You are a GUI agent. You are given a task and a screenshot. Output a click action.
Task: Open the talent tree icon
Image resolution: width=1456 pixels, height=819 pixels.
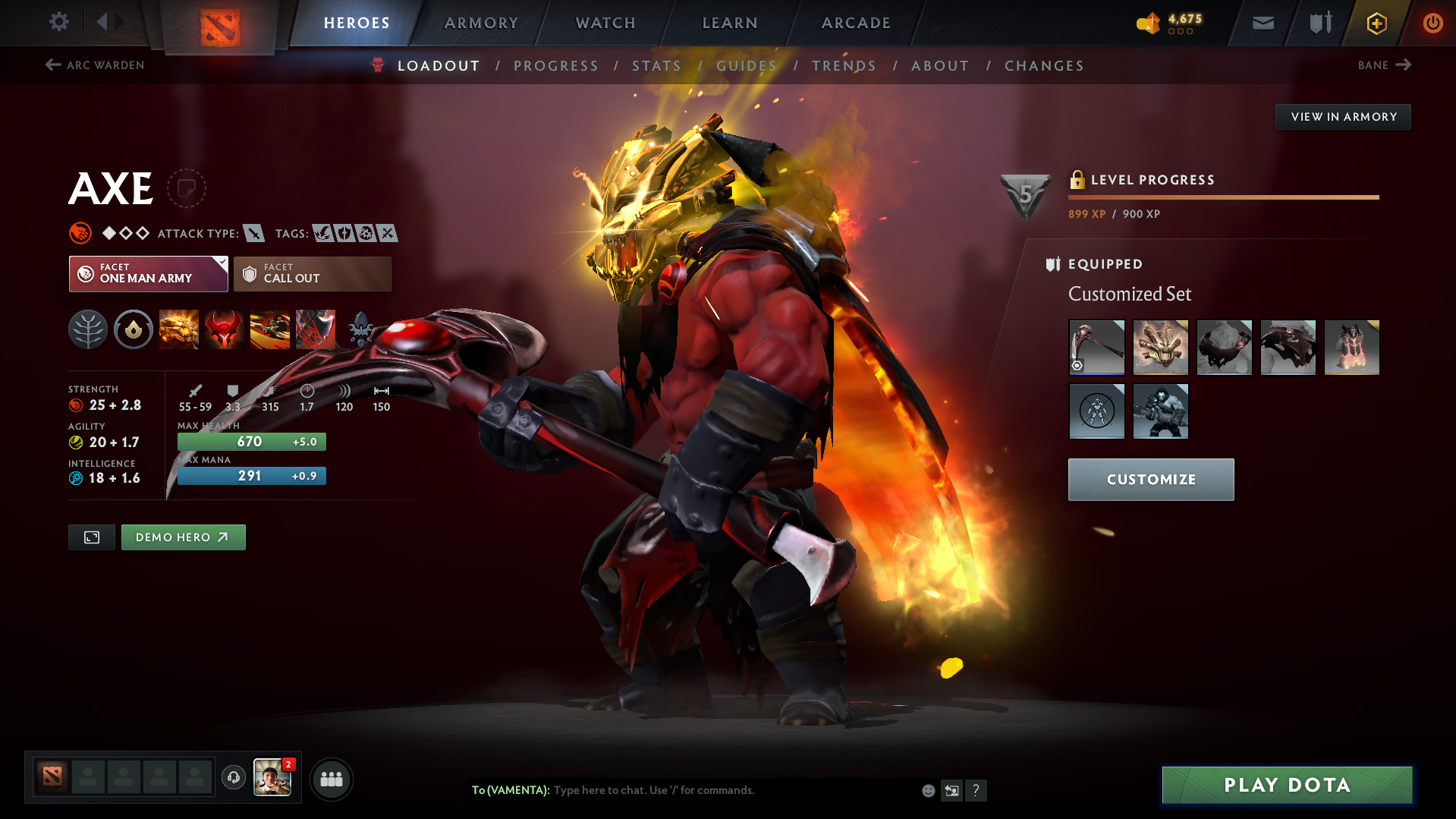click(x=88, y=329)
